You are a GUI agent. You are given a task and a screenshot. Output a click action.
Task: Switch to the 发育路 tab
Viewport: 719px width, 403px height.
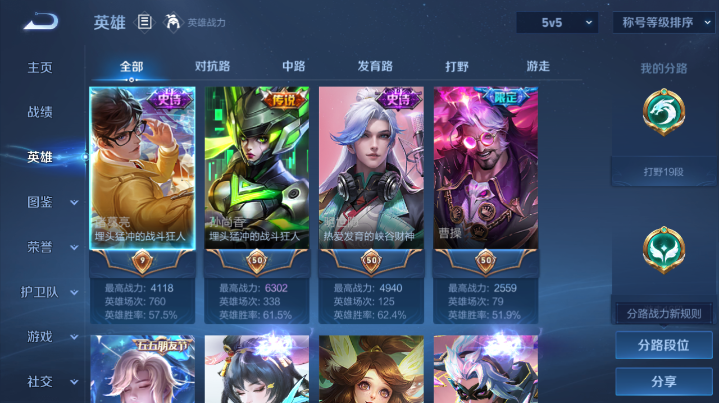[x=375, y=66]
